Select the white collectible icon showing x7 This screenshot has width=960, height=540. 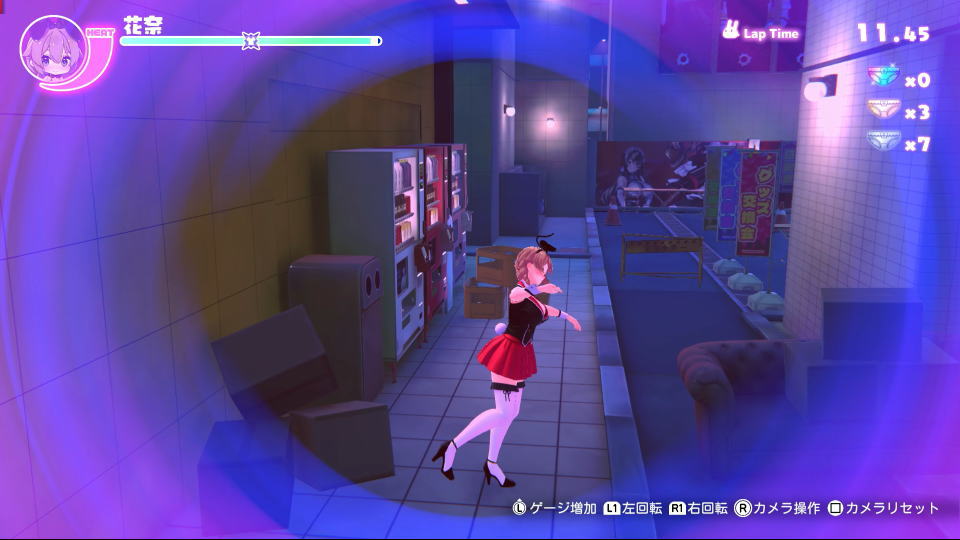882,143
